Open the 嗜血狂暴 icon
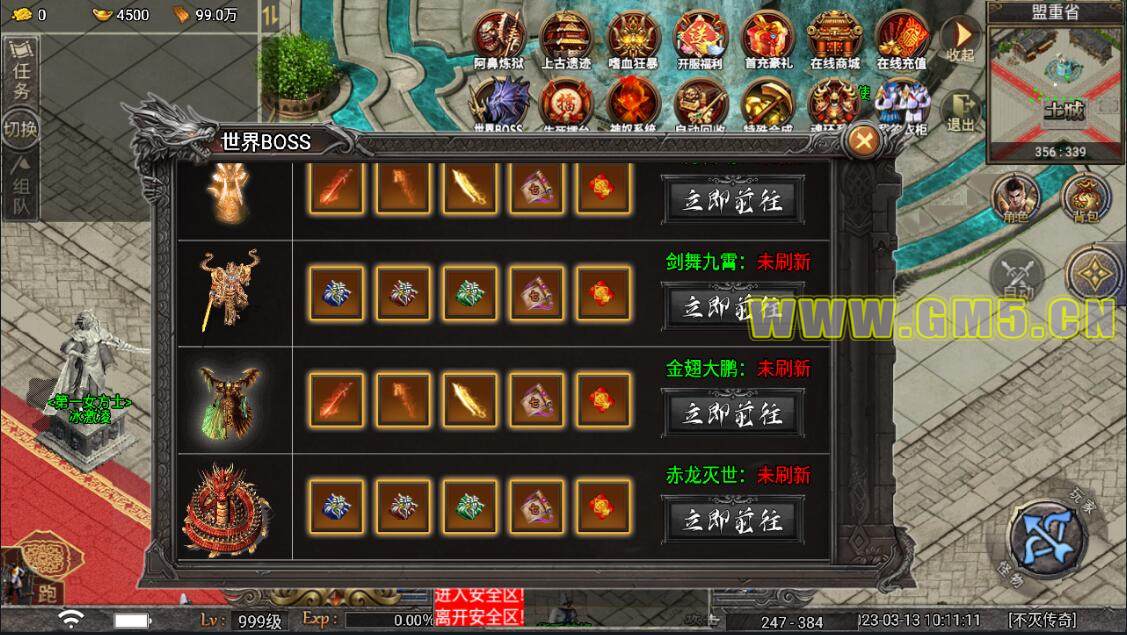Image resolution: width=1127 pixels, height=635 pixels. (633, 38)
